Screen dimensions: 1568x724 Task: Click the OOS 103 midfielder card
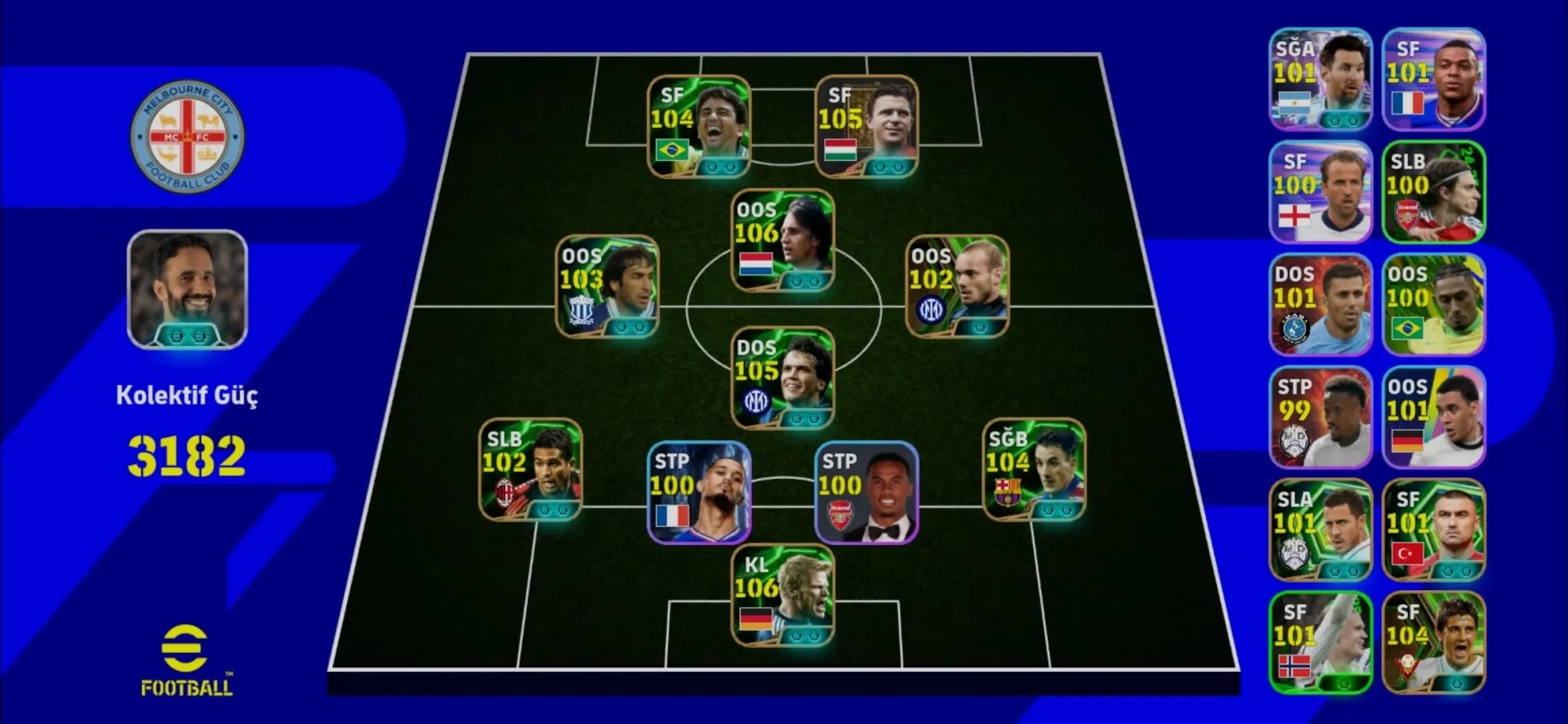pos(607,287)
